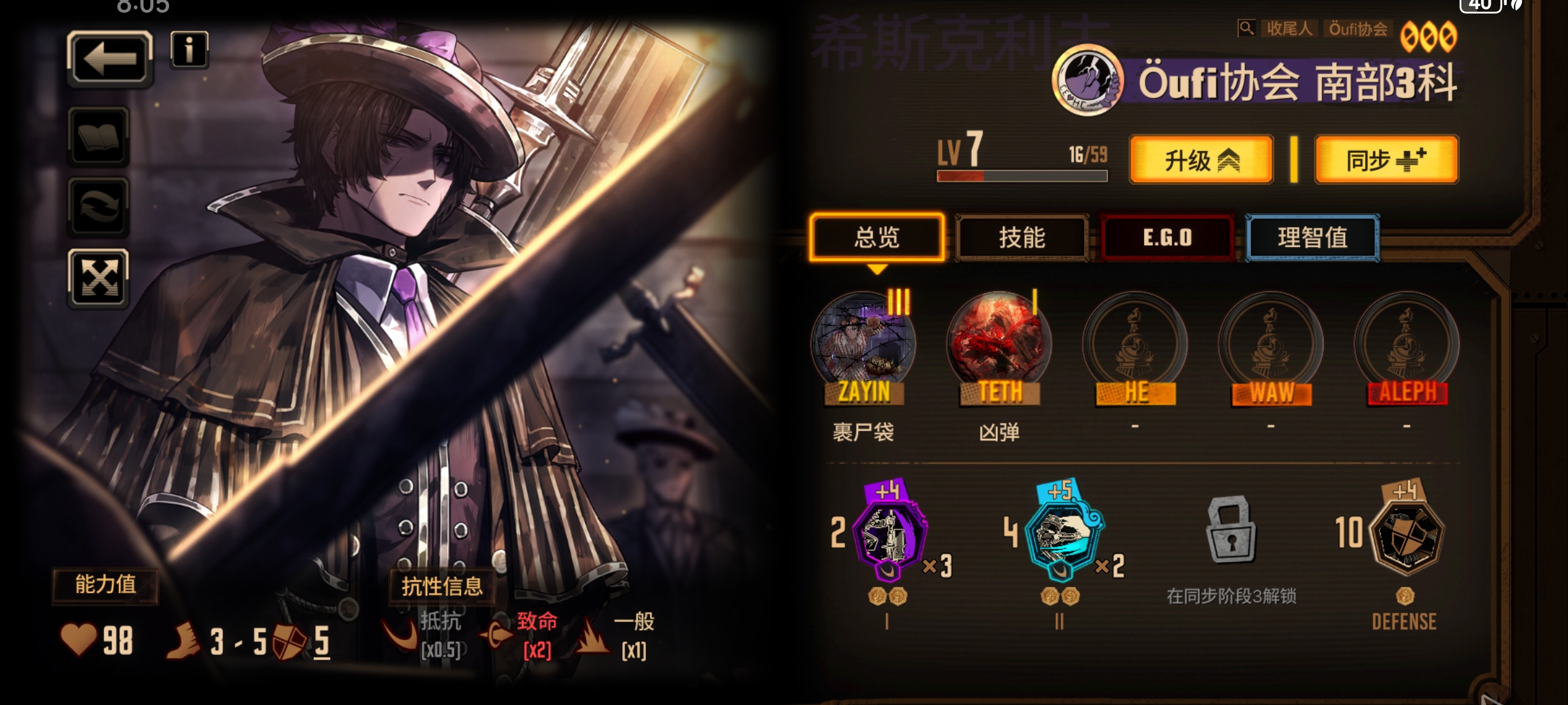The height and width of the screenshot is (705, 1568).
Task: Open the E.G.O tab
Action: click(x=1168, y=237)
